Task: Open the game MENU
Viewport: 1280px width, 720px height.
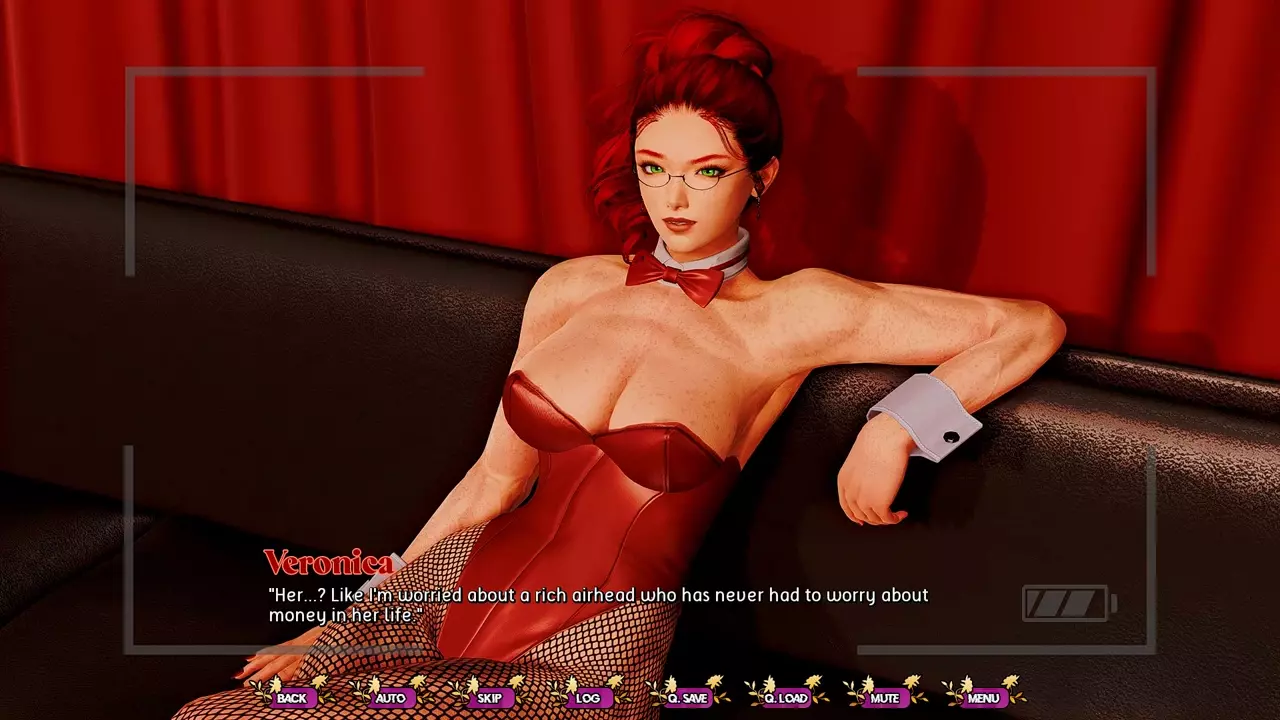Action: pyautogui.click(x=983, y=697)
